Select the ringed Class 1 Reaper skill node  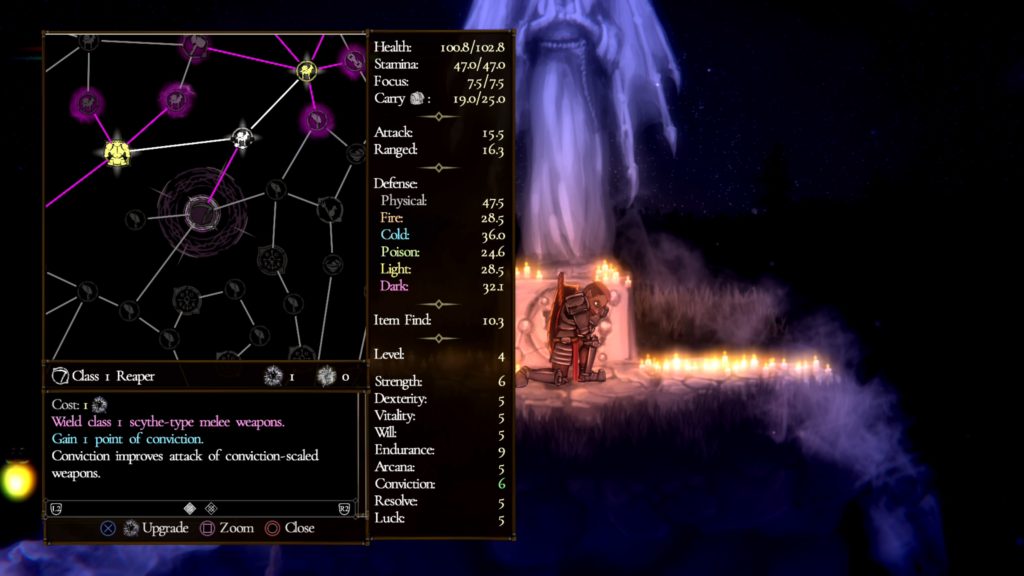201,211
